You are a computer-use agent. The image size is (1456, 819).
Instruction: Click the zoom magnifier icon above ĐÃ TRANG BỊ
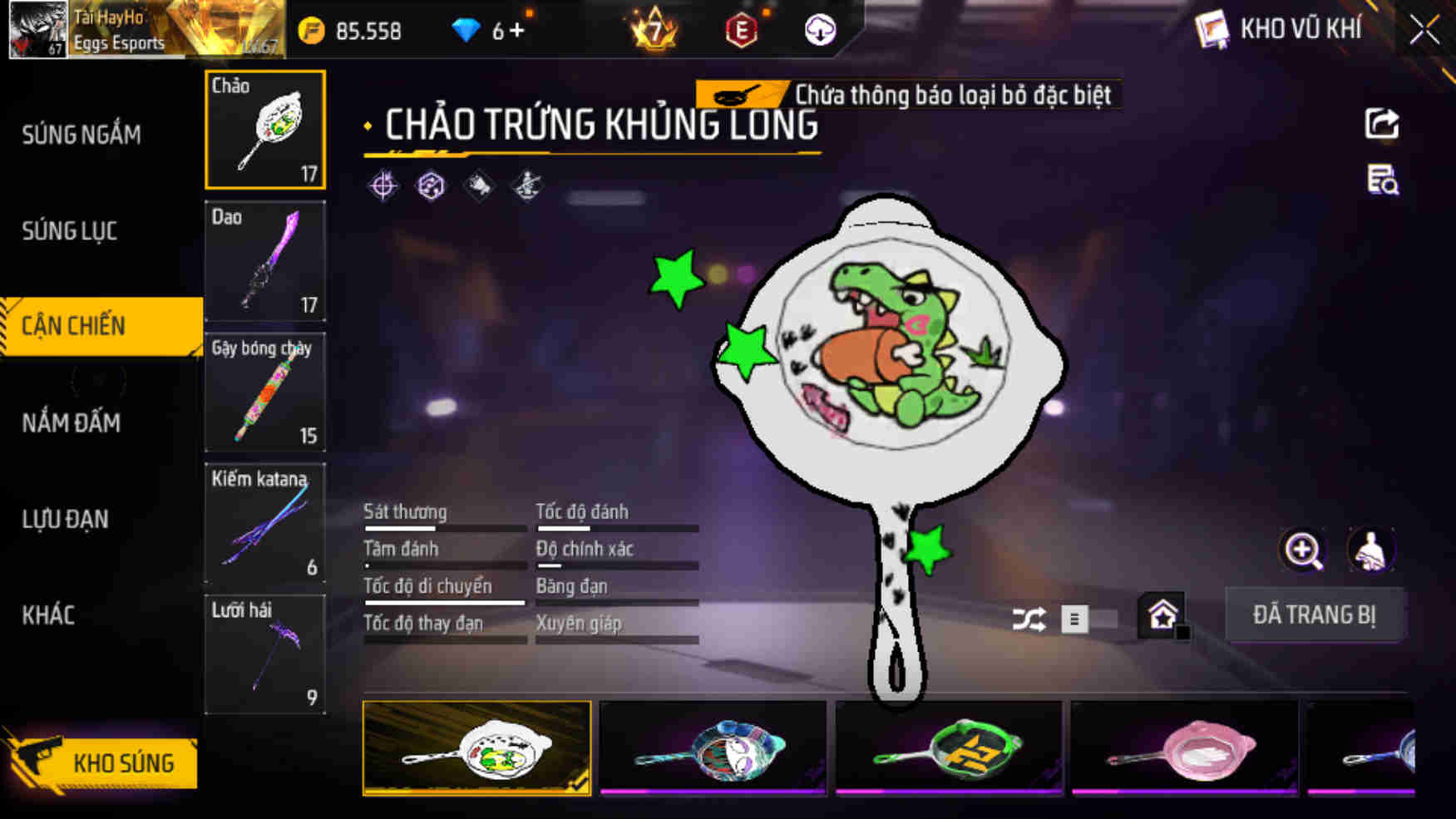pyautogui.click(x=1301, y=550)
